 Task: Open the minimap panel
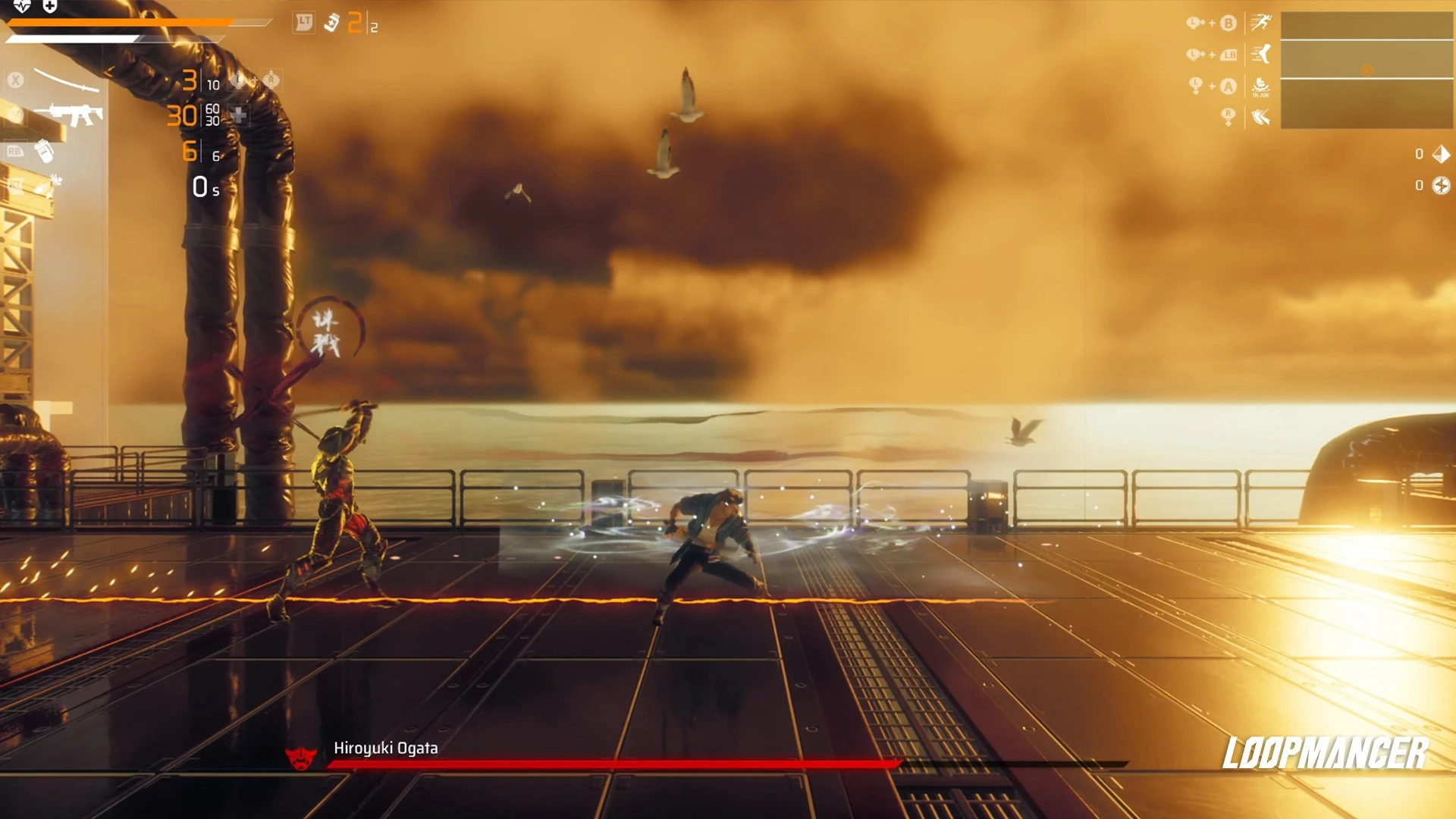pyautogui.click(x=1367, y=70)
